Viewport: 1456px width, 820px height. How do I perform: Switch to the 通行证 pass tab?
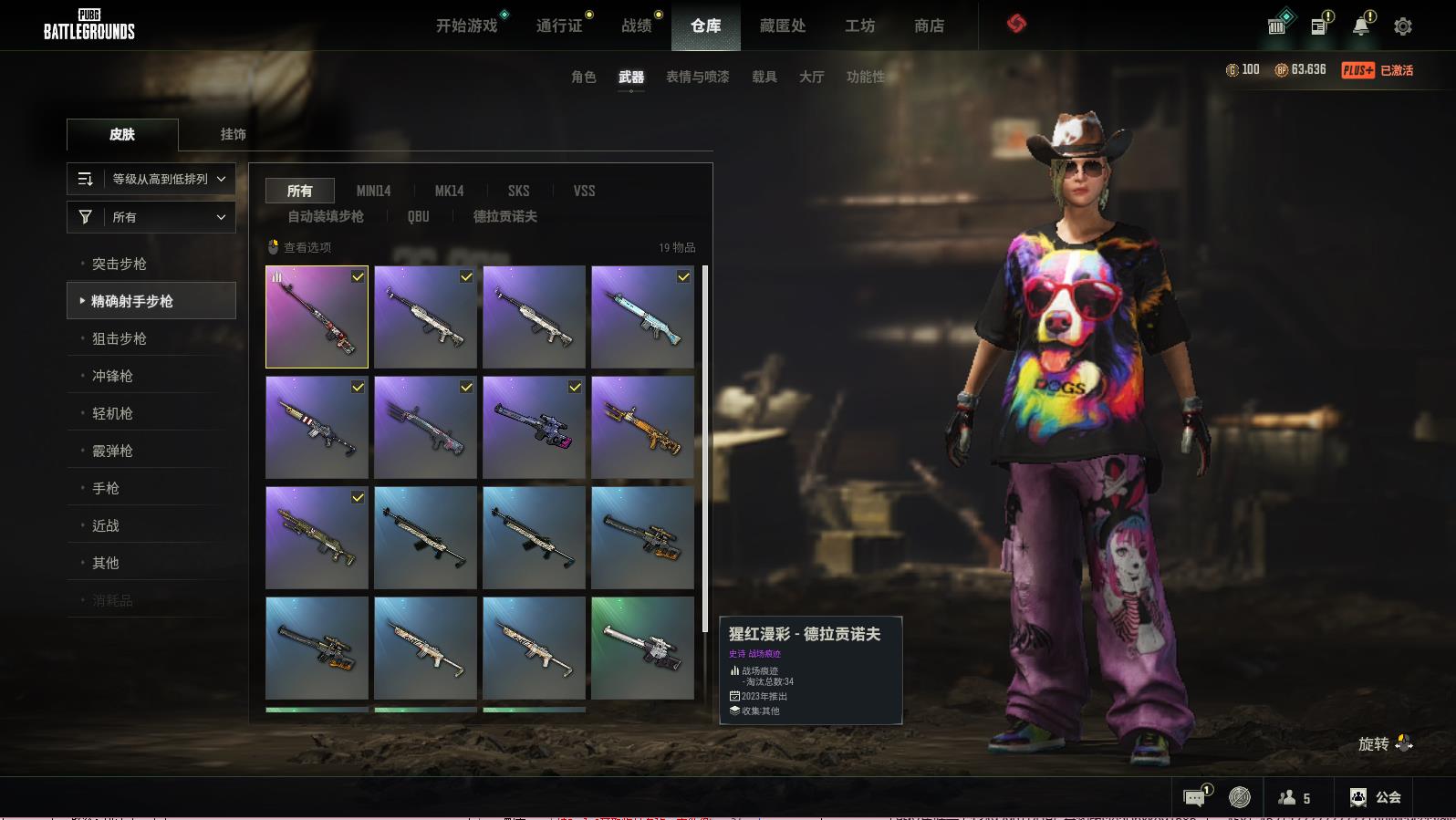[559, 26]
